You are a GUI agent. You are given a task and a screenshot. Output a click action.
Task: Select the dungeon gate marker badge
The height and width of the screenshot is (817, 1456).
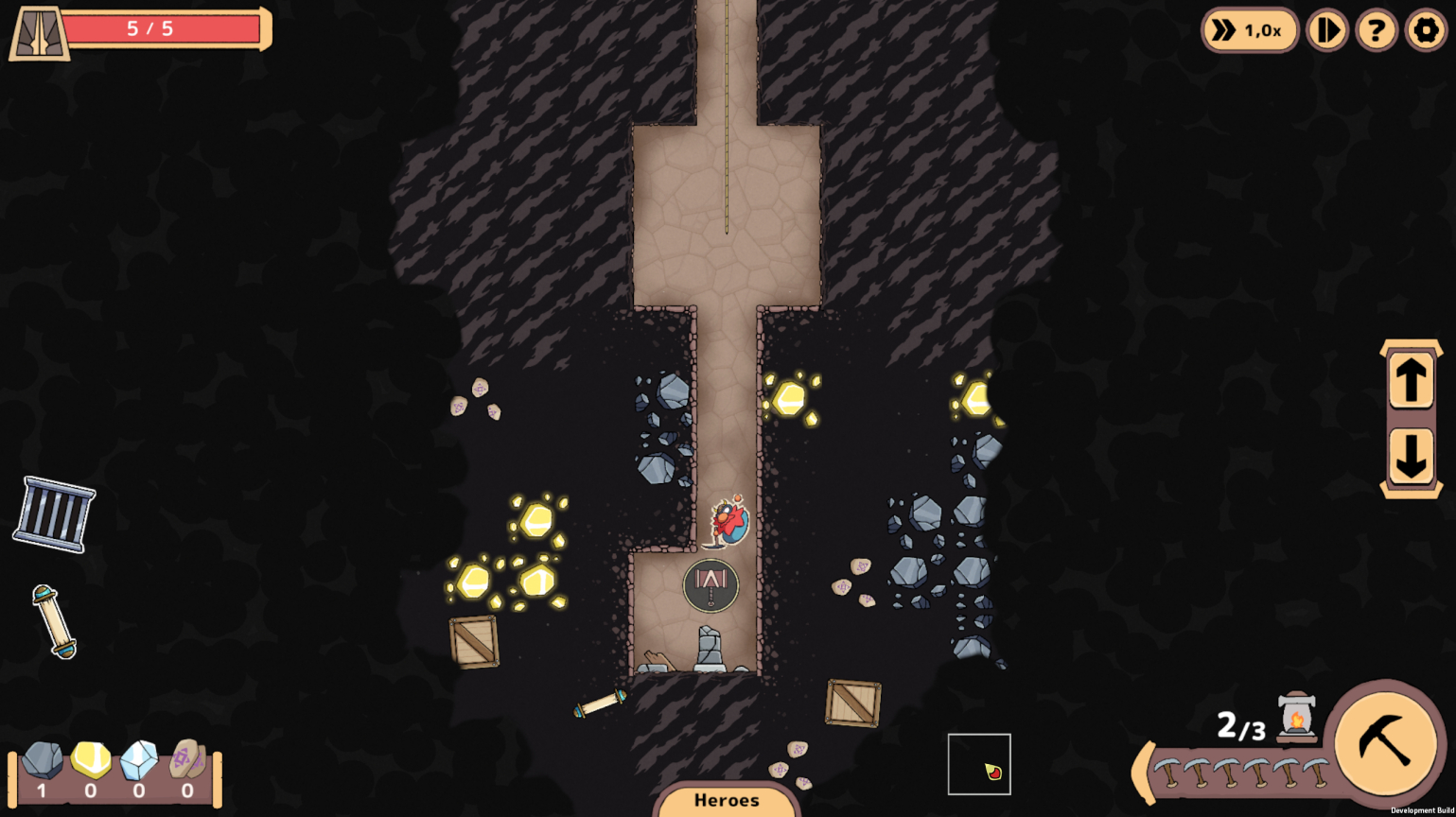(x=710, y=585)
